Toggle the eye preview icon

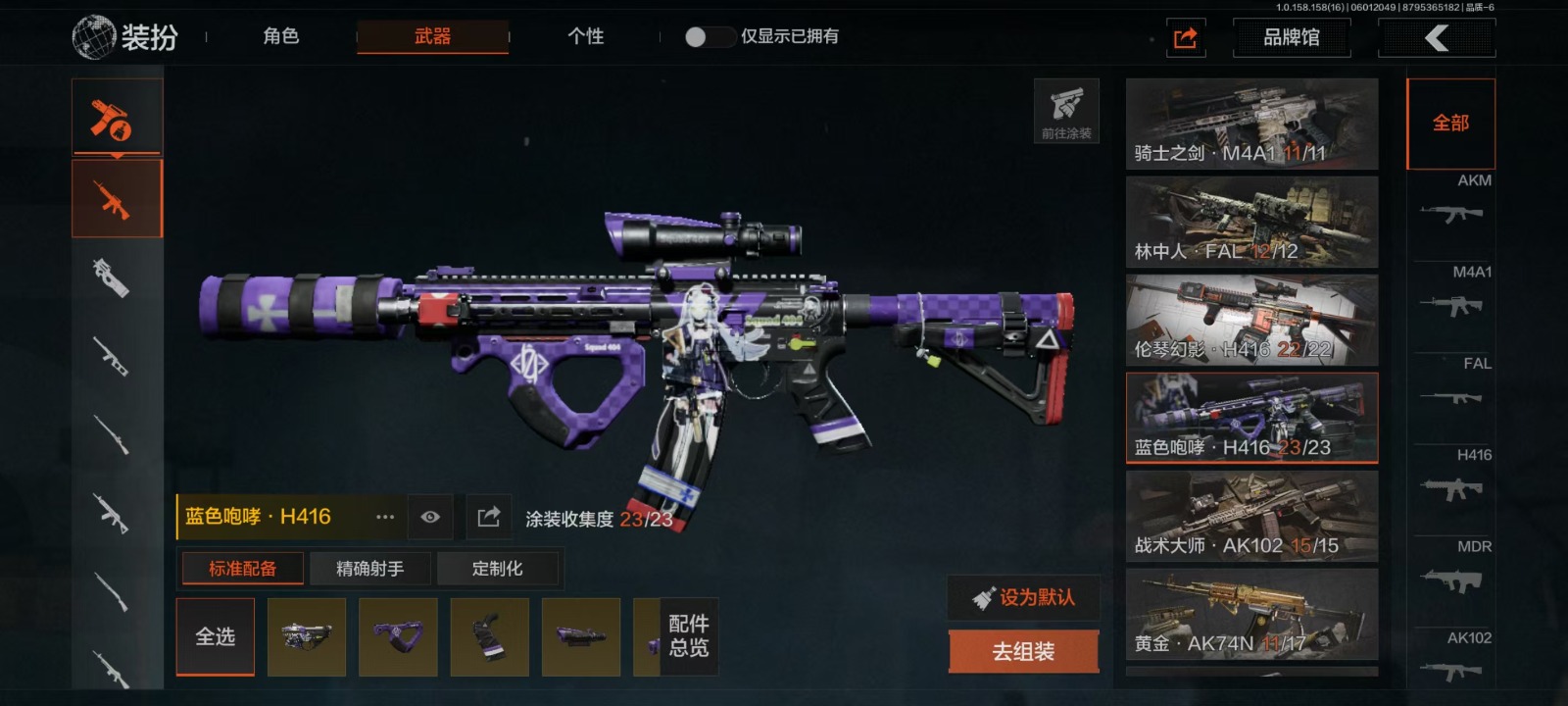[x=429, y=517]
